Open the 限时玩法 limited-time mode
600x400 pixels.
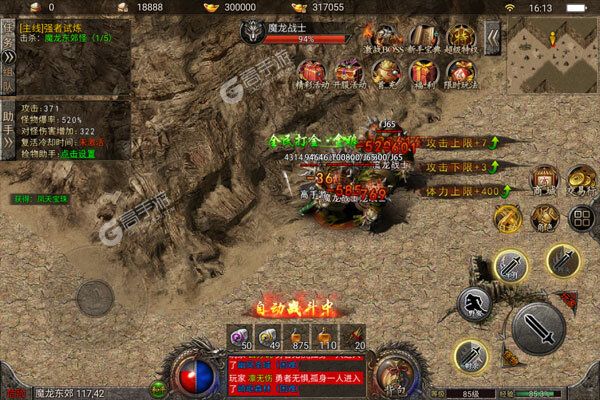coord(460,72)
